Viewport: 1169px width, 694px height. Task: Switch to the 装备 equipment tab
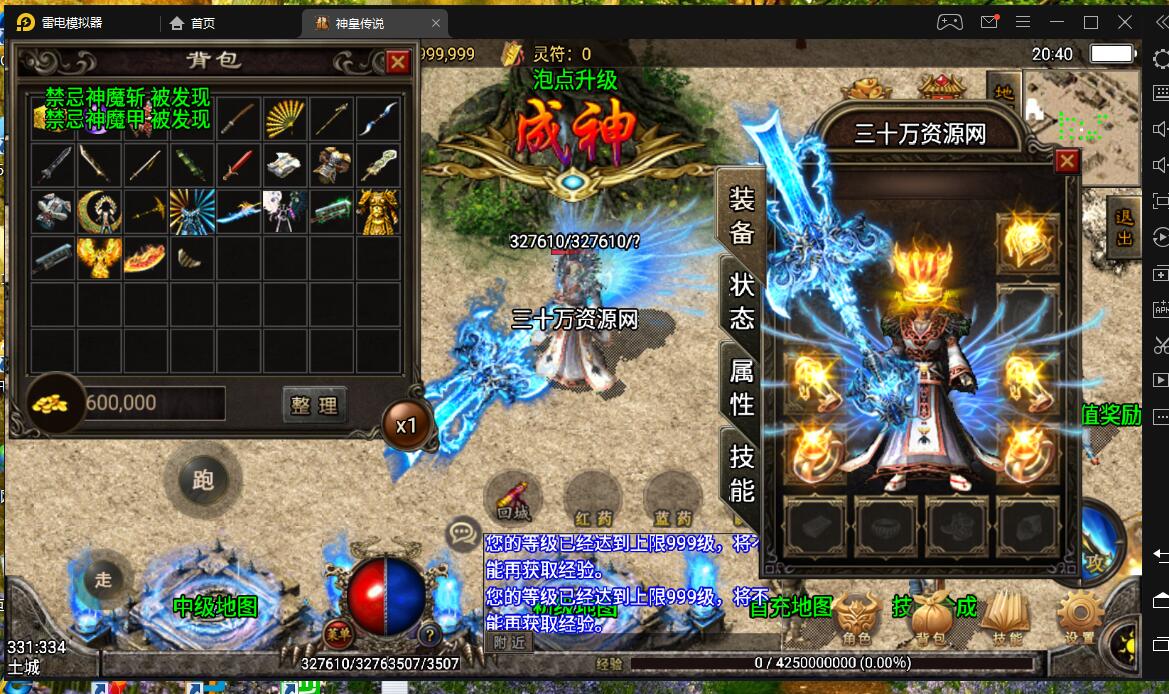click(741, 214)
